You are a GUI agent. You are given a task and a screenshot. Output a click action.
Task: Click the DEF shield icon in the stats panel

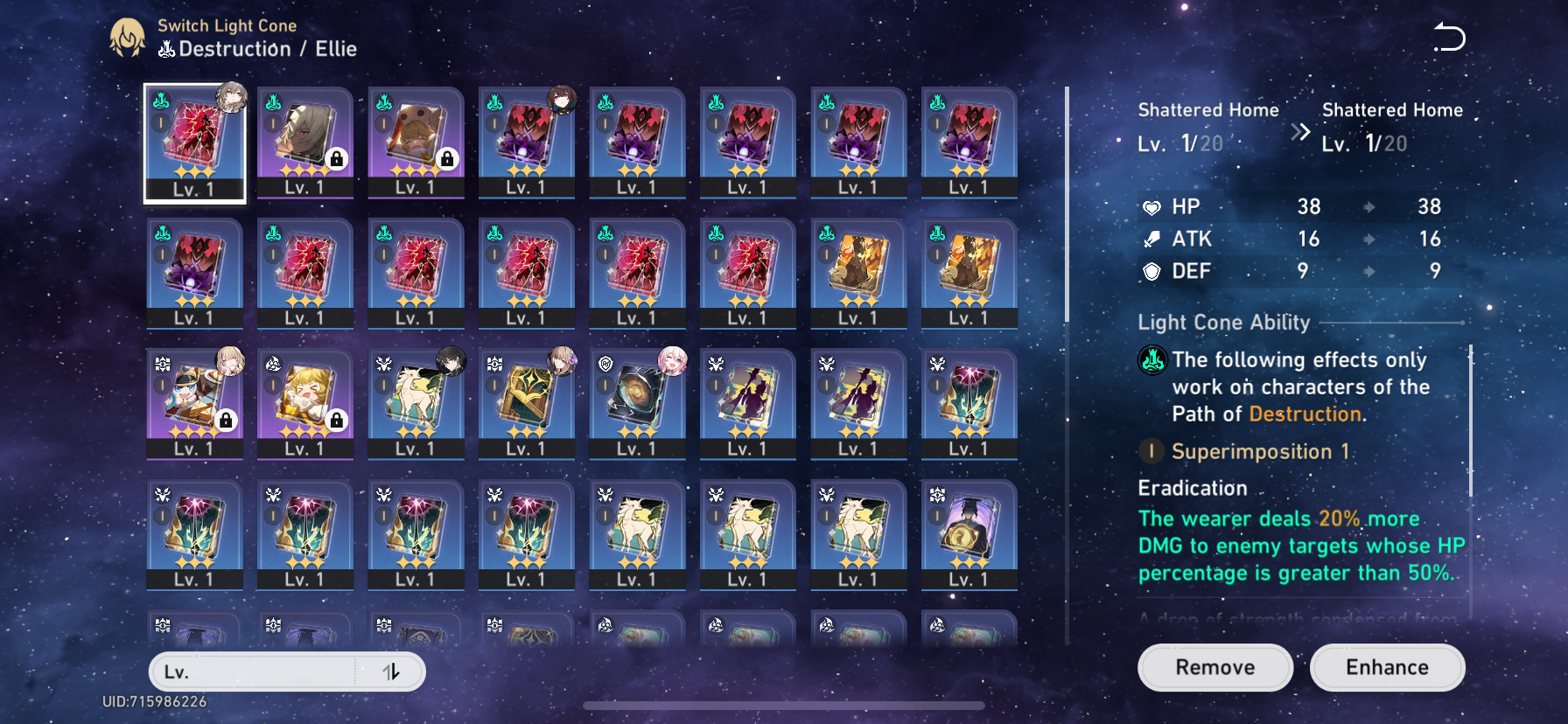coord(1152,271)
